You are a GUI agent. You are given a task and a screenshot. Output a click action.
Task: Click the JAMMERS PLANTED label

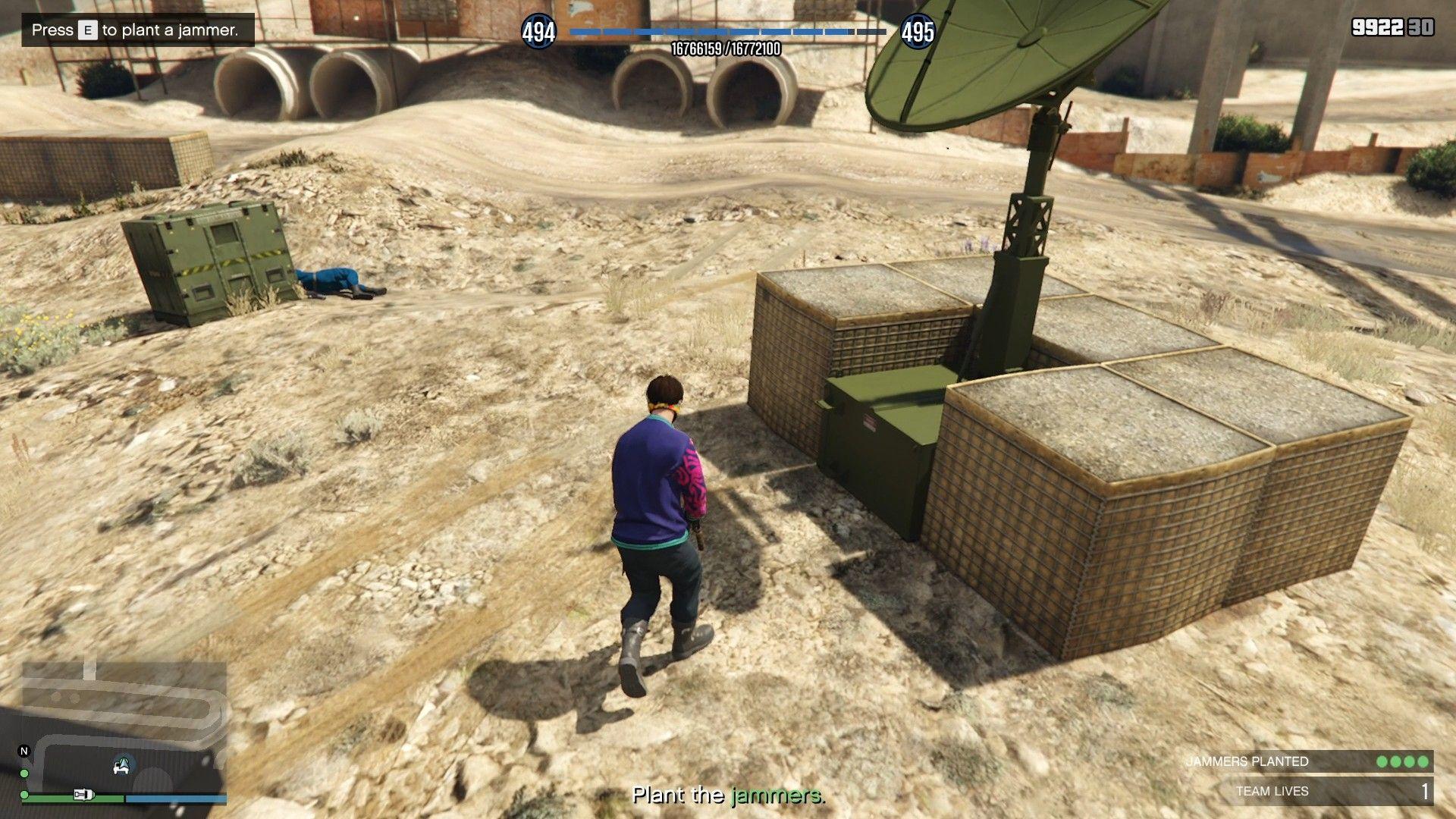(x=1249, y=761)
